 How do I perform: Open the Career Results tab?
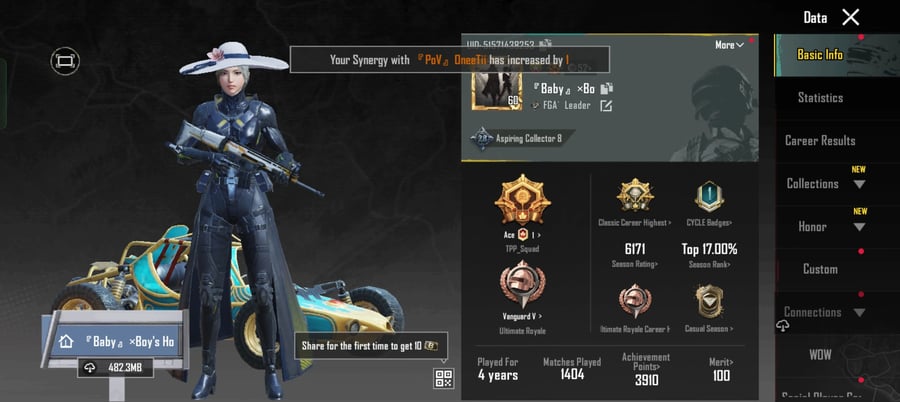[x=820, y=141]
